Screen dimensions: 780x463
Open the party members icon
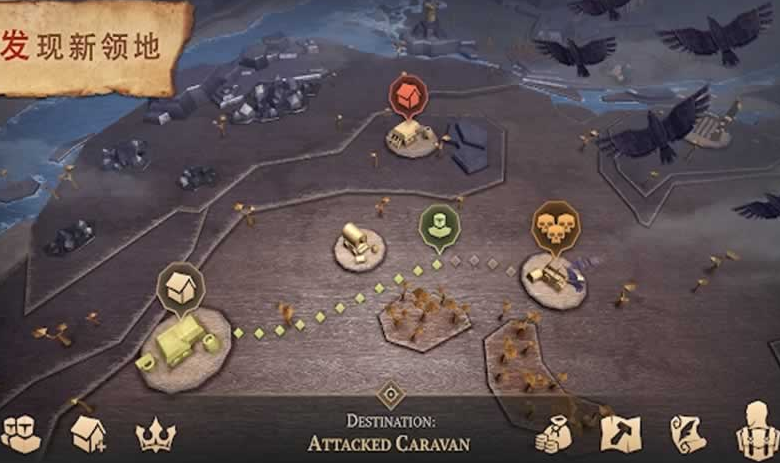tap(21, 432)
